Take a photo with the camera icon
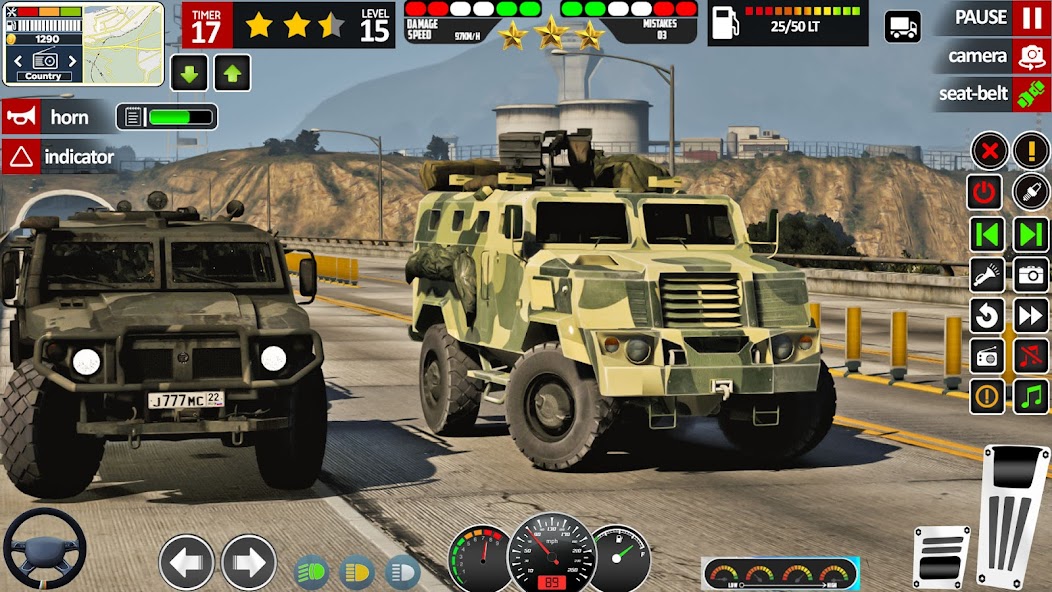1052x592 pixels. pos(1030,274)
